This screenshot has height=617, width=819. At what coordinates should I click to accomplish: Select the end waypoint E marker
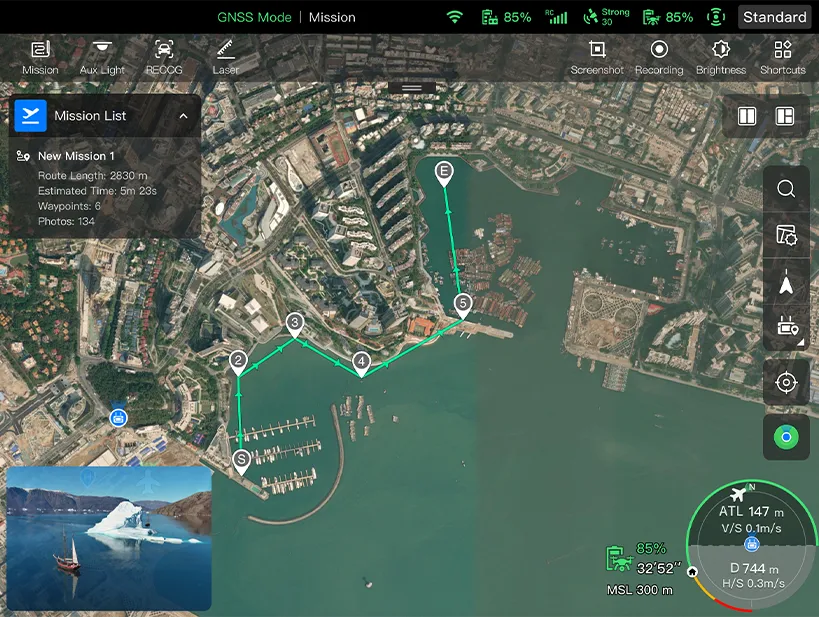445,173
